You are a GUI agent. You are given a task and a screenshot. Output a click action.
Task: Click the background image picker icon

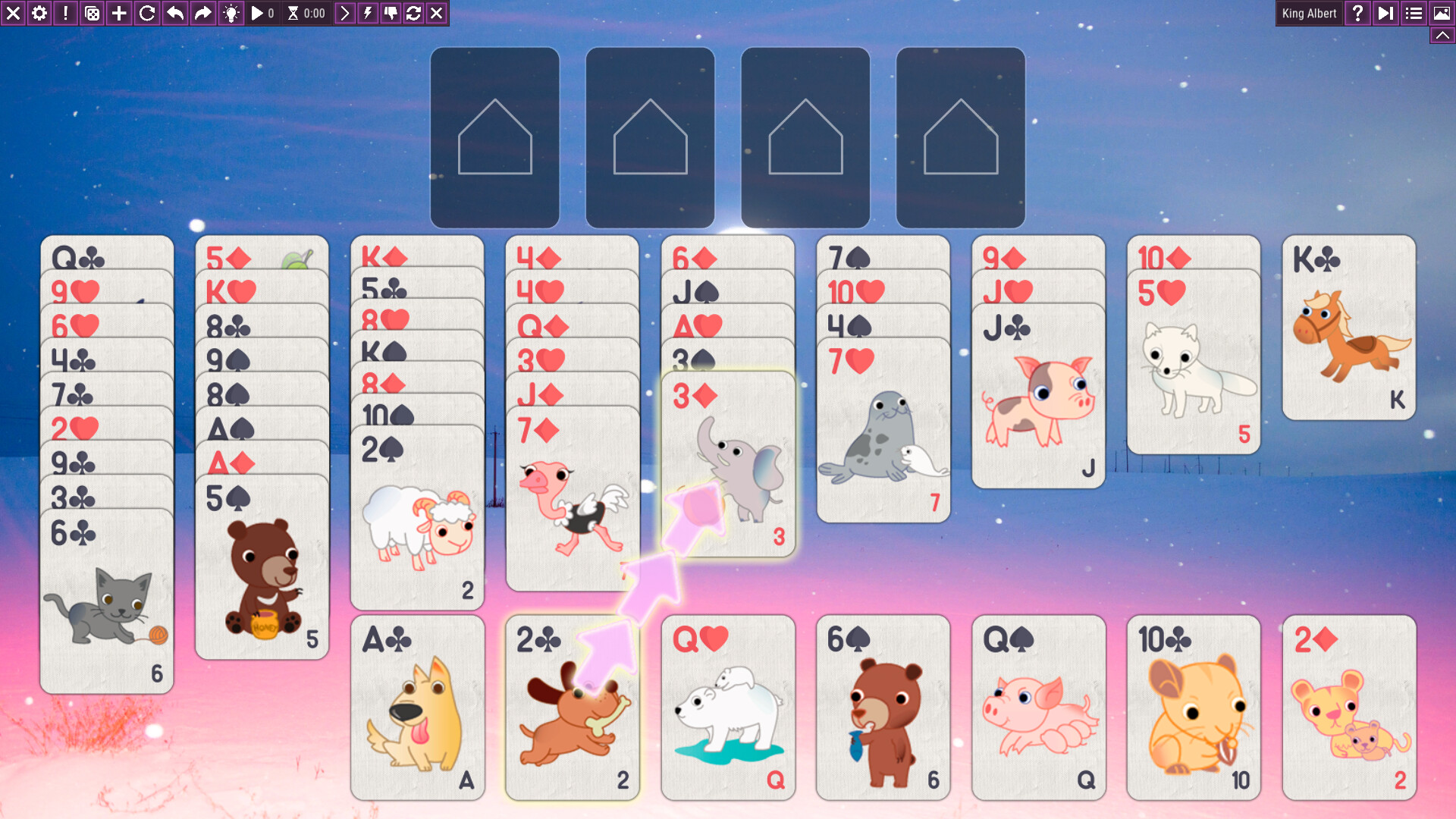coord(1440,13)
